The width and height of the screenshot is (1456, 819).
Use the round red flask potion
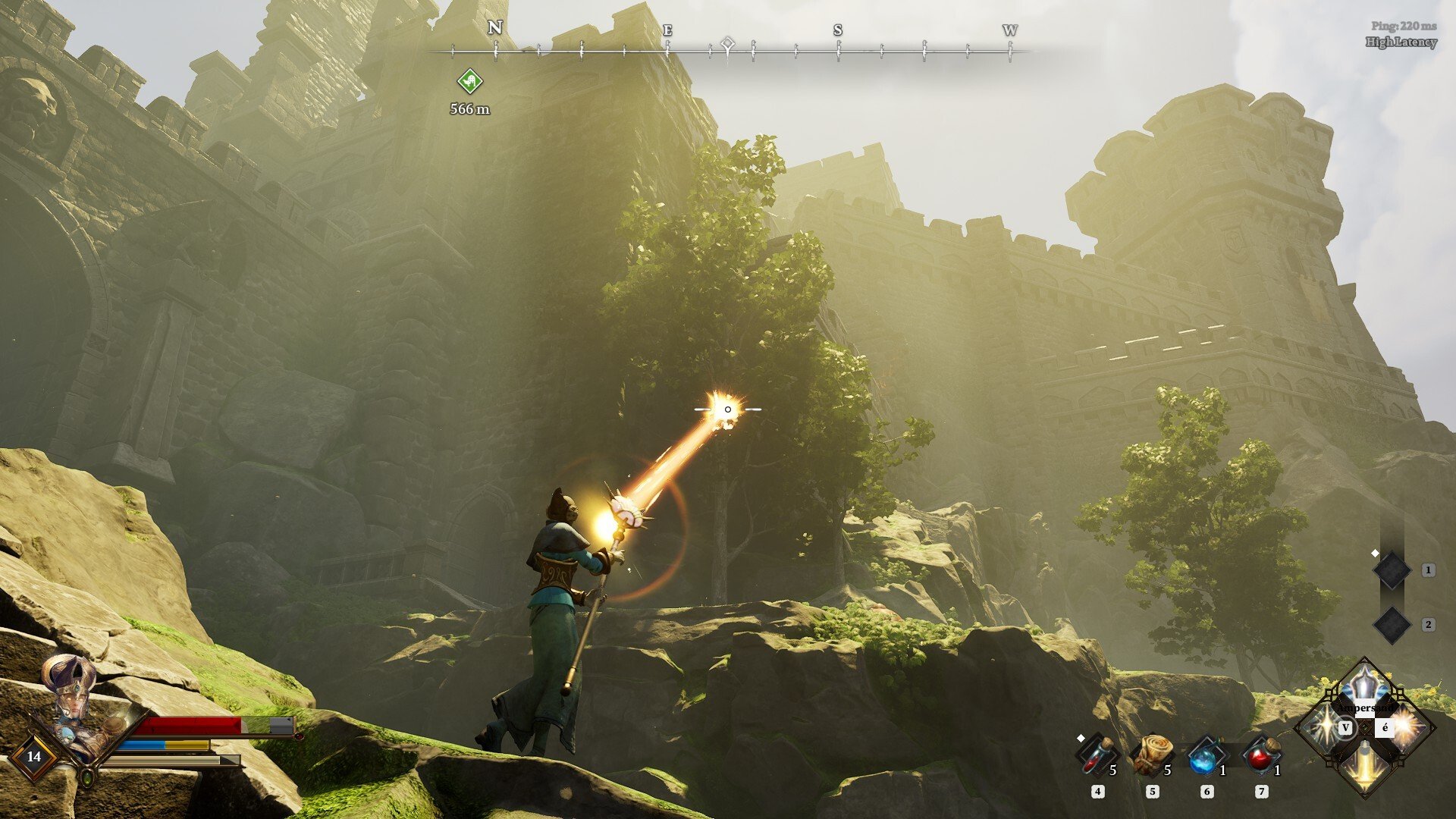tap(1260, 756)
